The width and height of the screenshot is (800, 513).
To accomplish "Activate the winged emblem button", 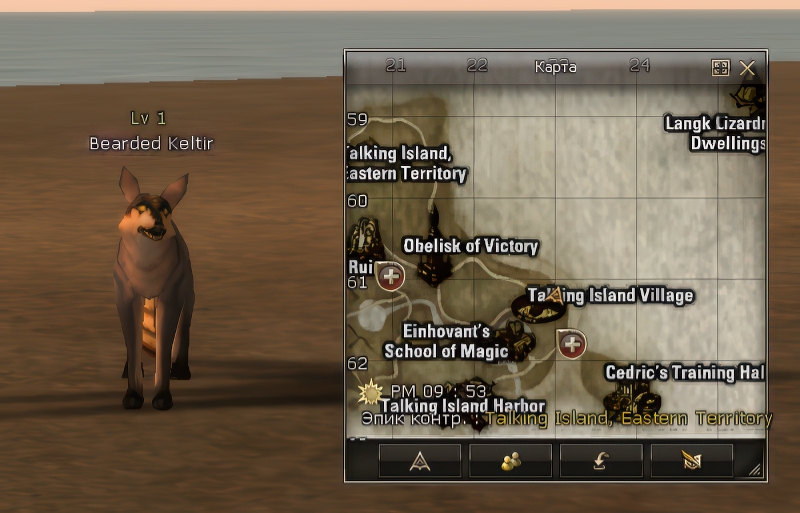I will 692,460.
